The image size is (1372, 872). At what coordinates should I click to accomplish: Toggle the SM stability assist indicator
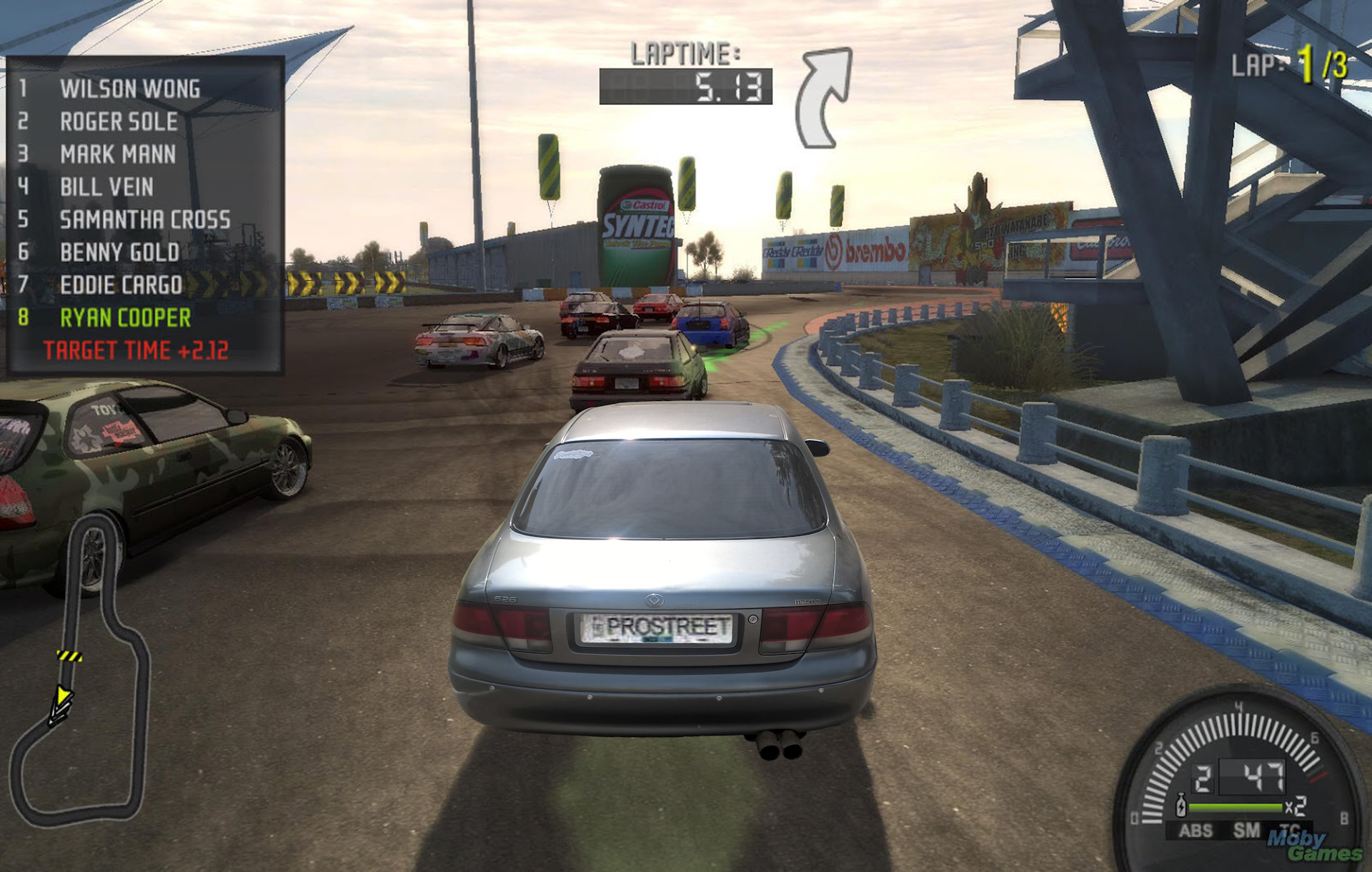coord(1246,831)
